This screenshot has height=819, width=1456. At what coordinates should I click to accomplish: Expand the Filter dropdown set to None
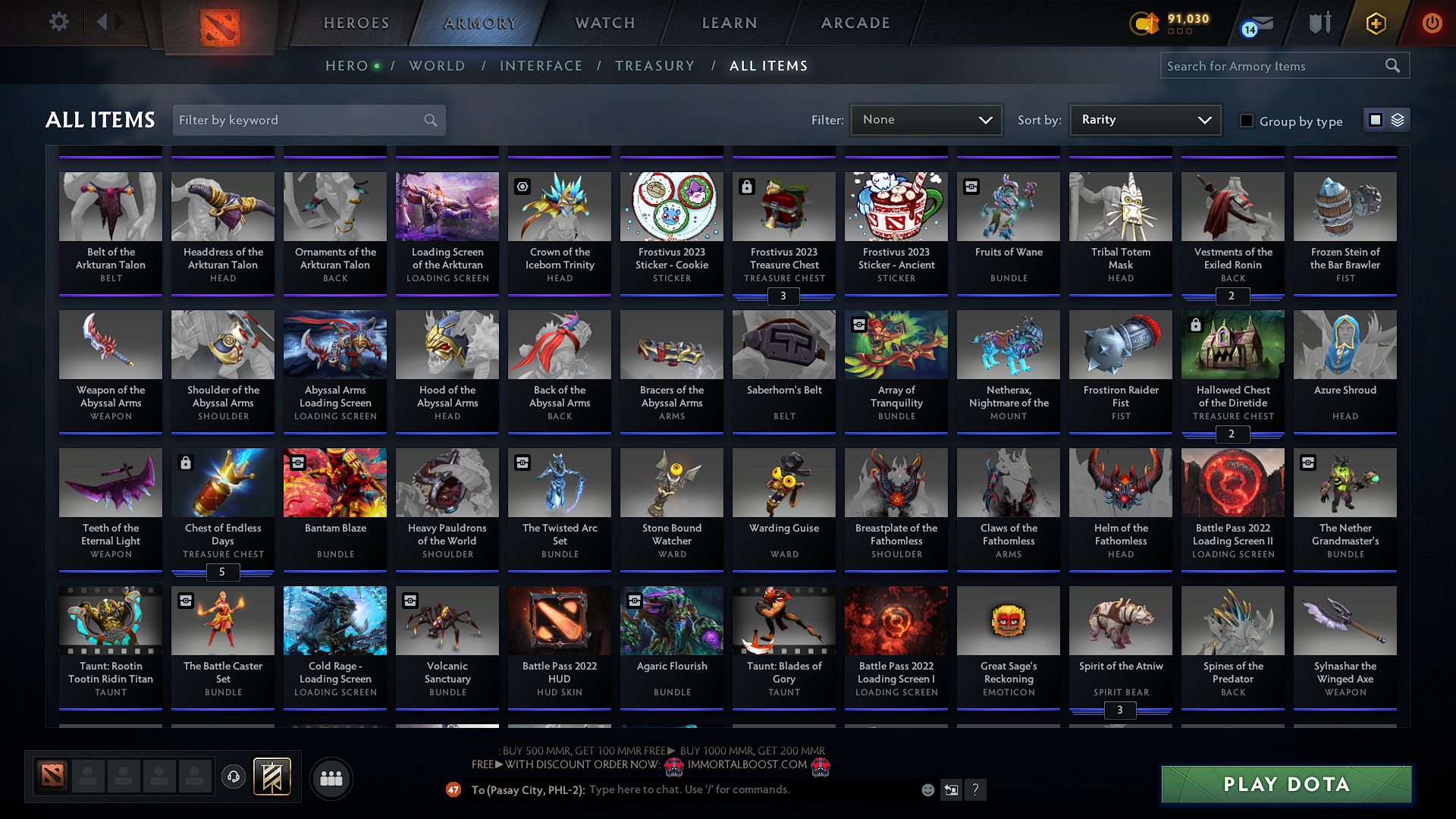[926, 119]
